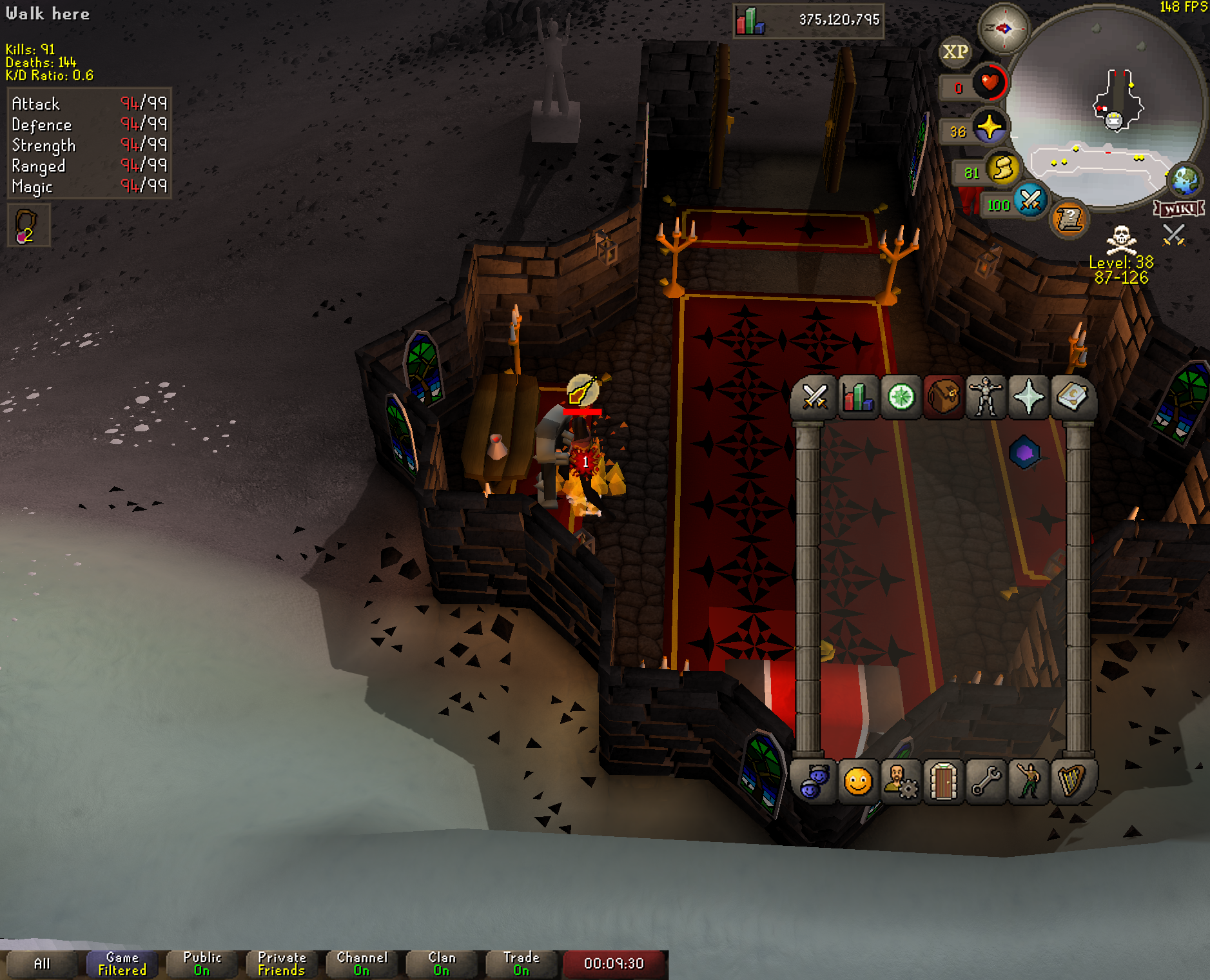Open the Inventory backpack tab
Viewport: 1210px width, 980px height.
943,397
